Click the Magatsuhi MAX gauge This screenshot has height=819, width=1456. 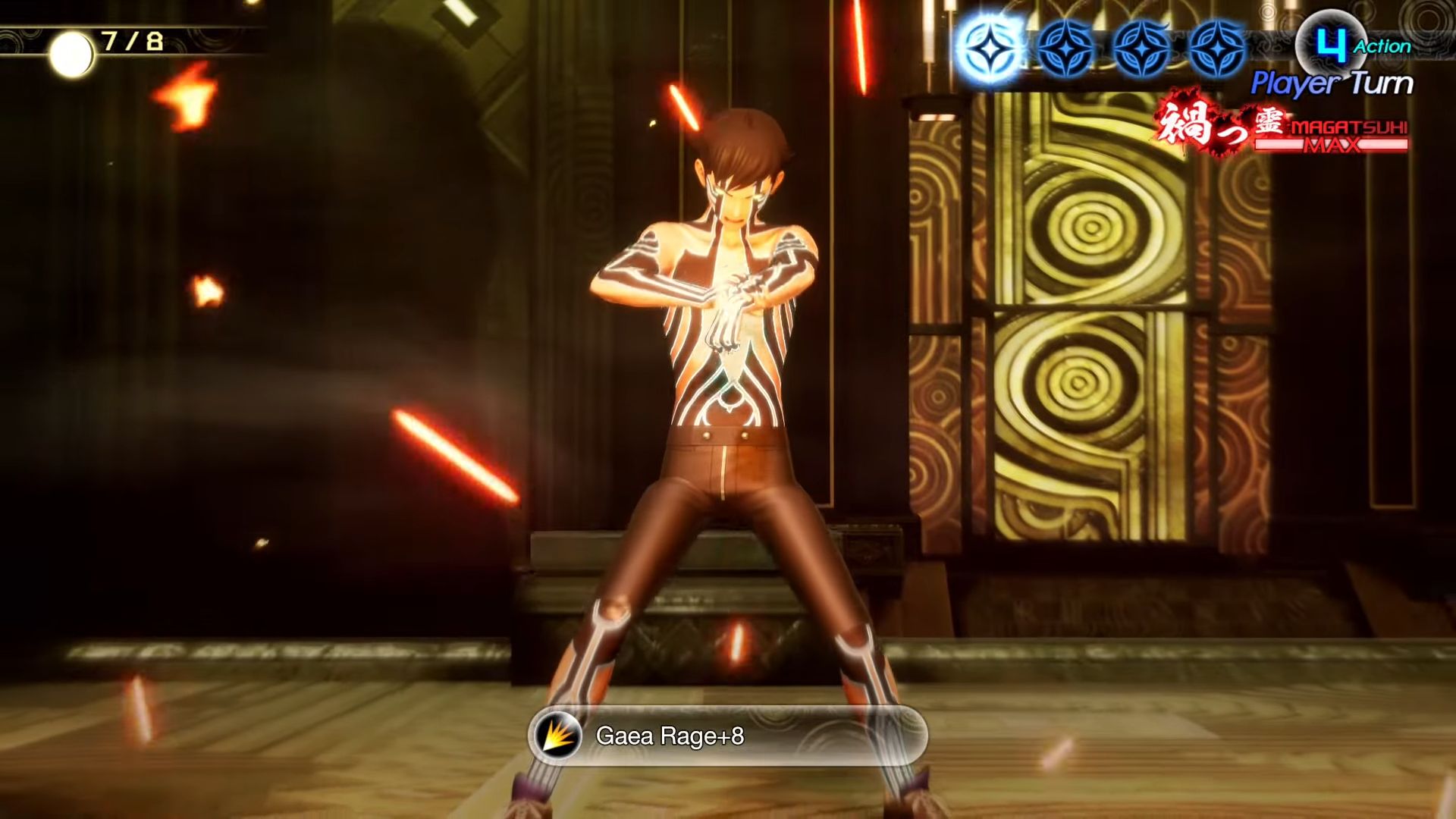(x=1330, y=137)
